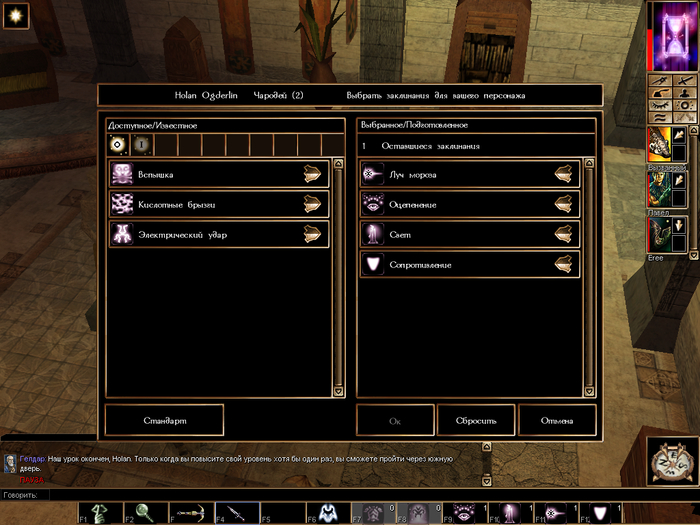The image size is (700, 525).
Task: Remove the Сопротивление spell
Action: (x=566, y=264)
